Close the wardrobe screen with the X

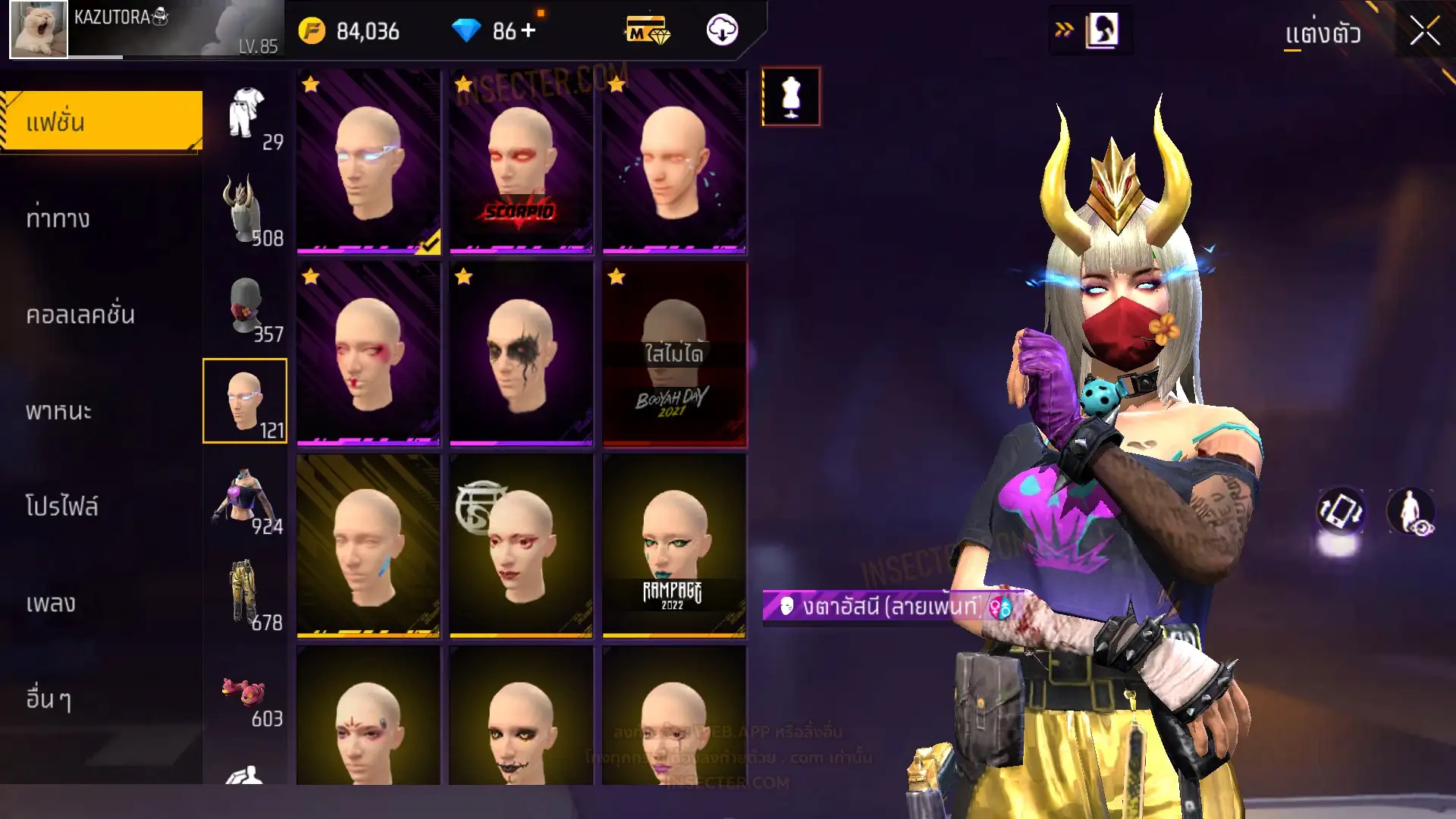pyautogui.click(x=1424, y=32)
